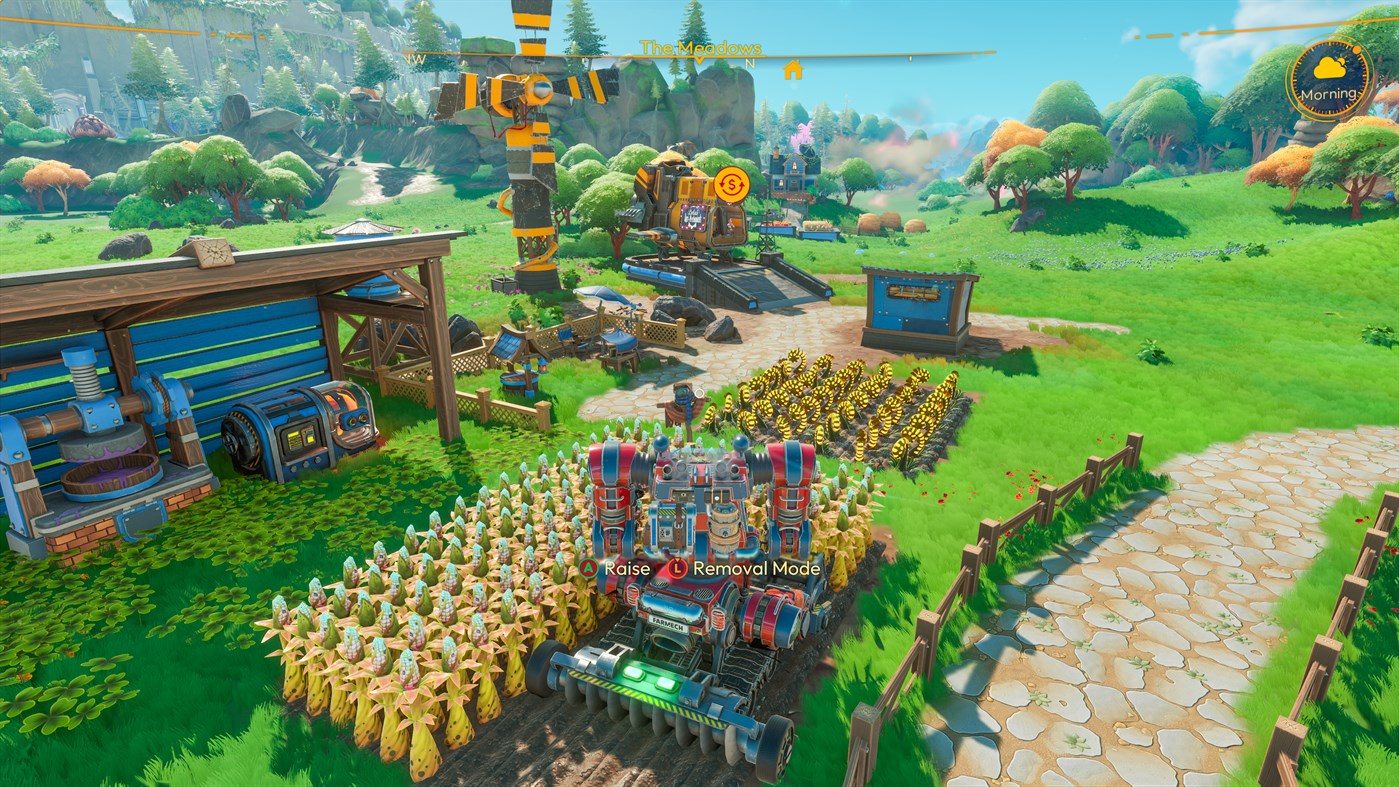Screen dimensions: 1399x787
Task: Click the tick-mark ring of the day clock
Action: tap(1297, 80)
